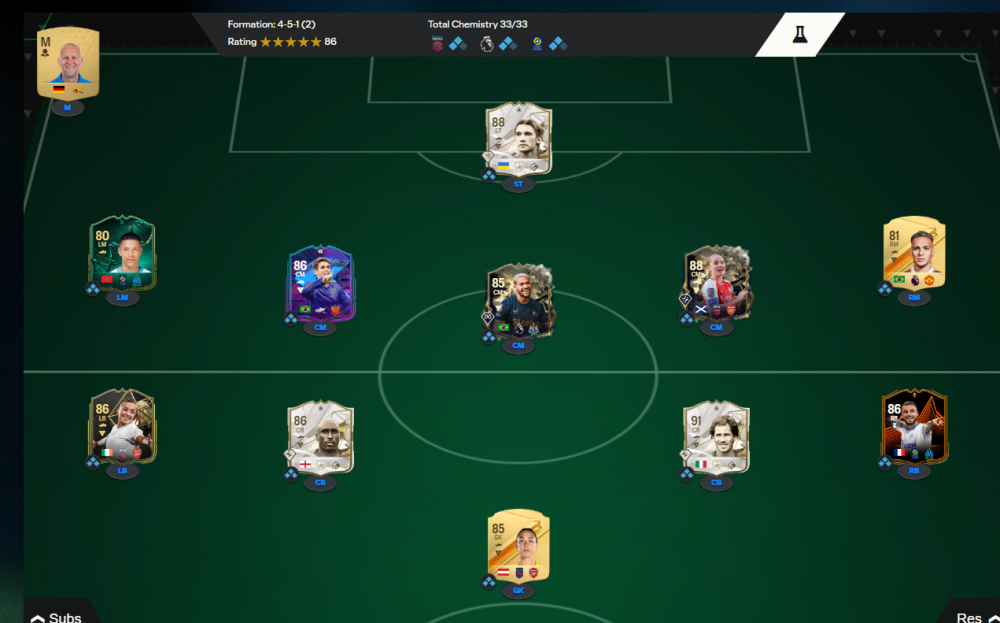The height and width of the screenshot is (623, 1000).
Task: Choose the 86-rated right back card
Action: pyautogui.click(x=914, y=426)
